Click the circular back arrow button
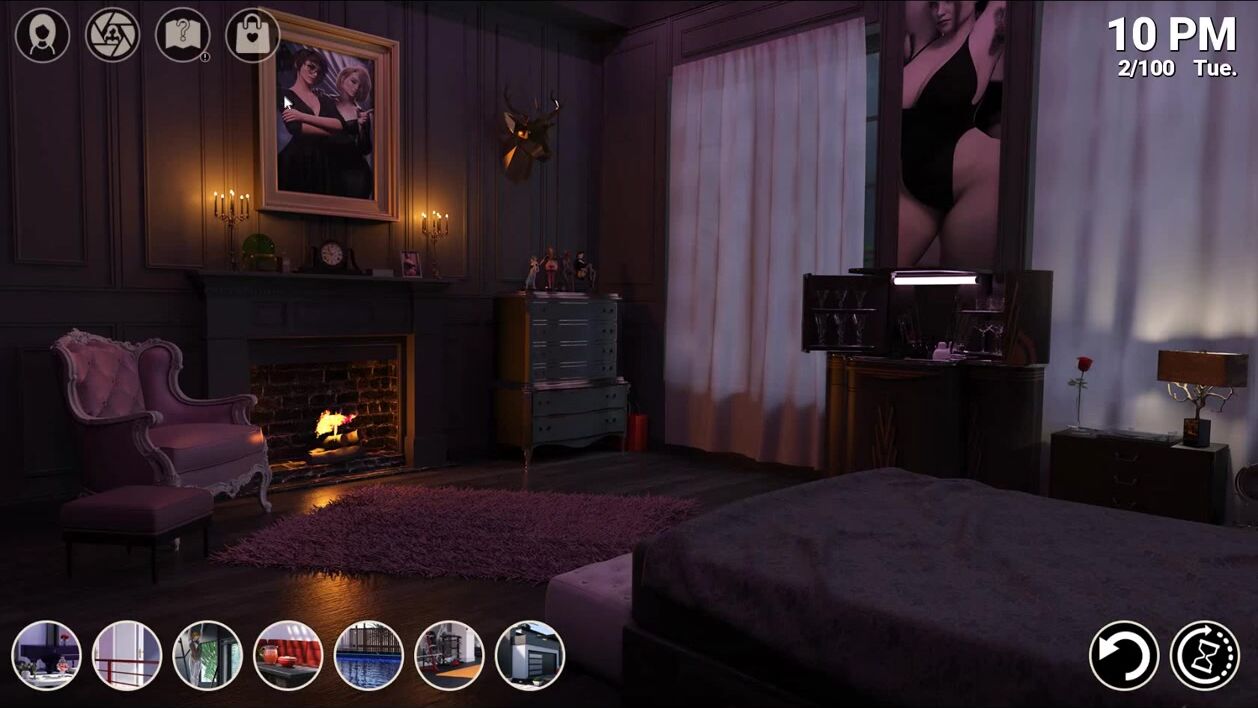This screenshot has height=708, width=1258. pyautogui.click(x=1124, y=656)
